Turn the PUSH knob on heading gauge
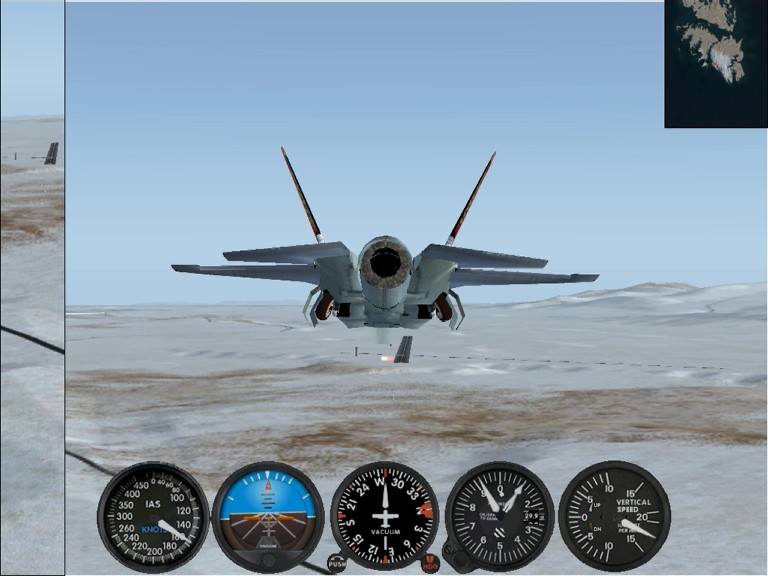The height and width of the screenshot is (576, 768). pos(337,563)
